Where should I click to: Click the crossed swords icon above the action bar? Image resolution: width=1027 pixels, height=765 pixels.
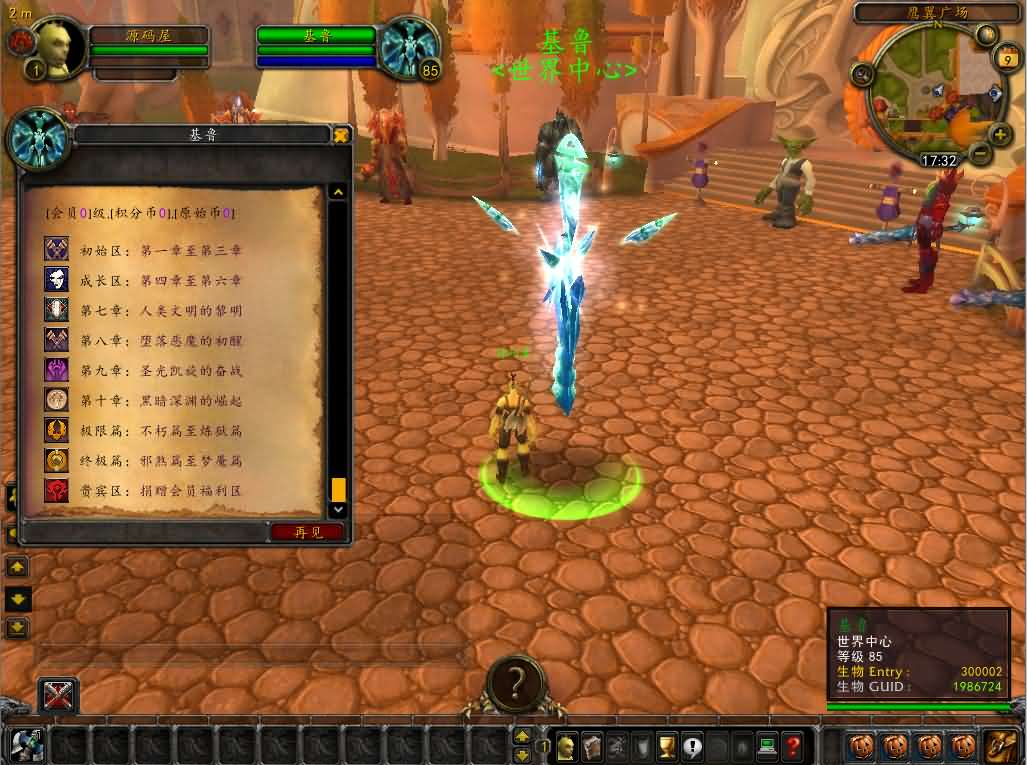click(58, 696)
